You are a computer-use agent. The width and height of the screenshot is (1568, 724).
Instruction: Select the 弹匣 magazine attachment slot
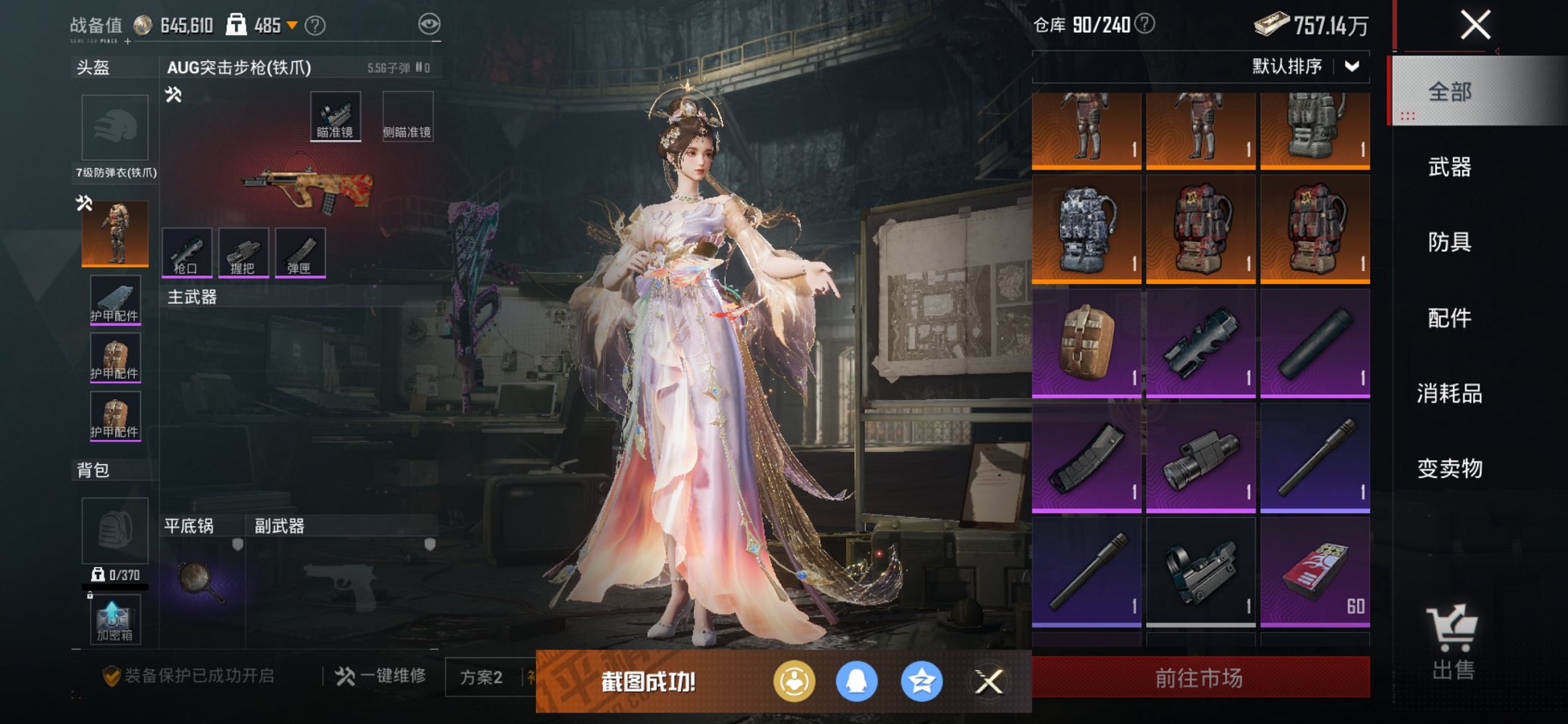pyautogui.click(x=299, y=251)
